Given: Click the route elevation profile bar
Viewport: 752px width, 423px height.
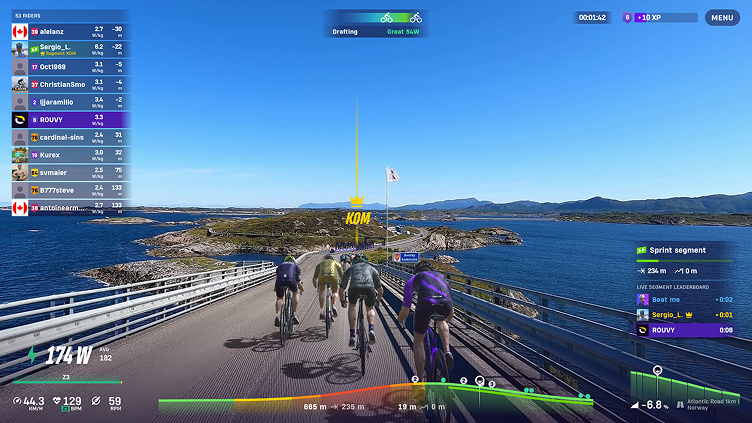Looking at the screenshot, I should point(375,397).
